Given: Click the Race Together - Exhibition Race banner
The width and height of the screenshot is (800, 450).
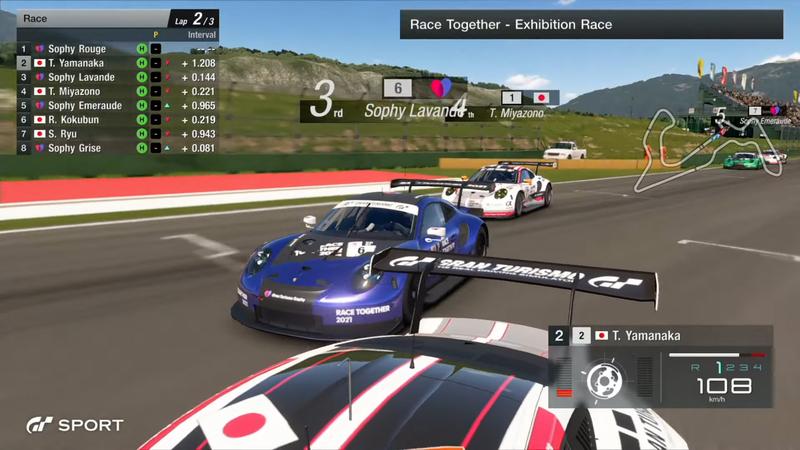Looking at the screenshot, I should 590,24.
